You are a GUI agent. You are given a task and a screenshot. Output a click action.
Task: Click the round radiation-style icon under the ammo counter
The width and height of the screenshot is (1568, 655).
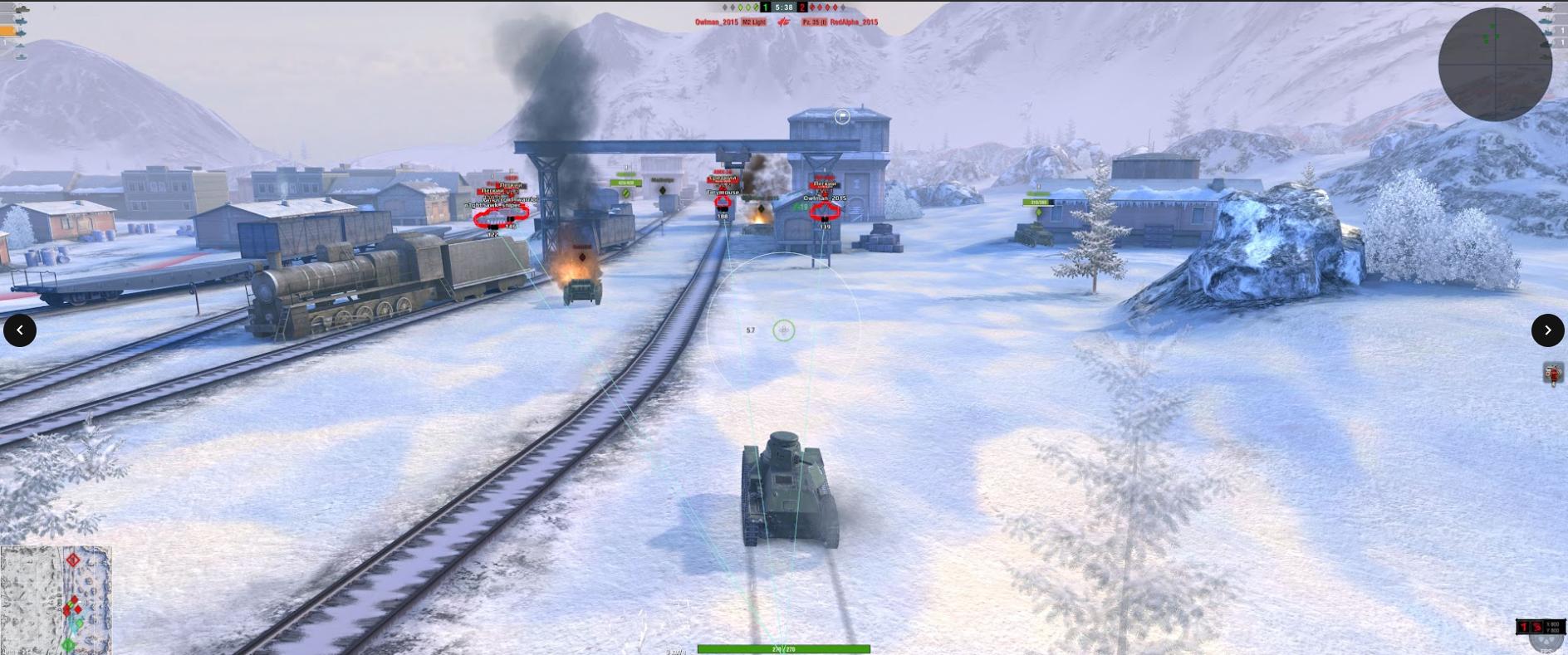[1548, 643]
